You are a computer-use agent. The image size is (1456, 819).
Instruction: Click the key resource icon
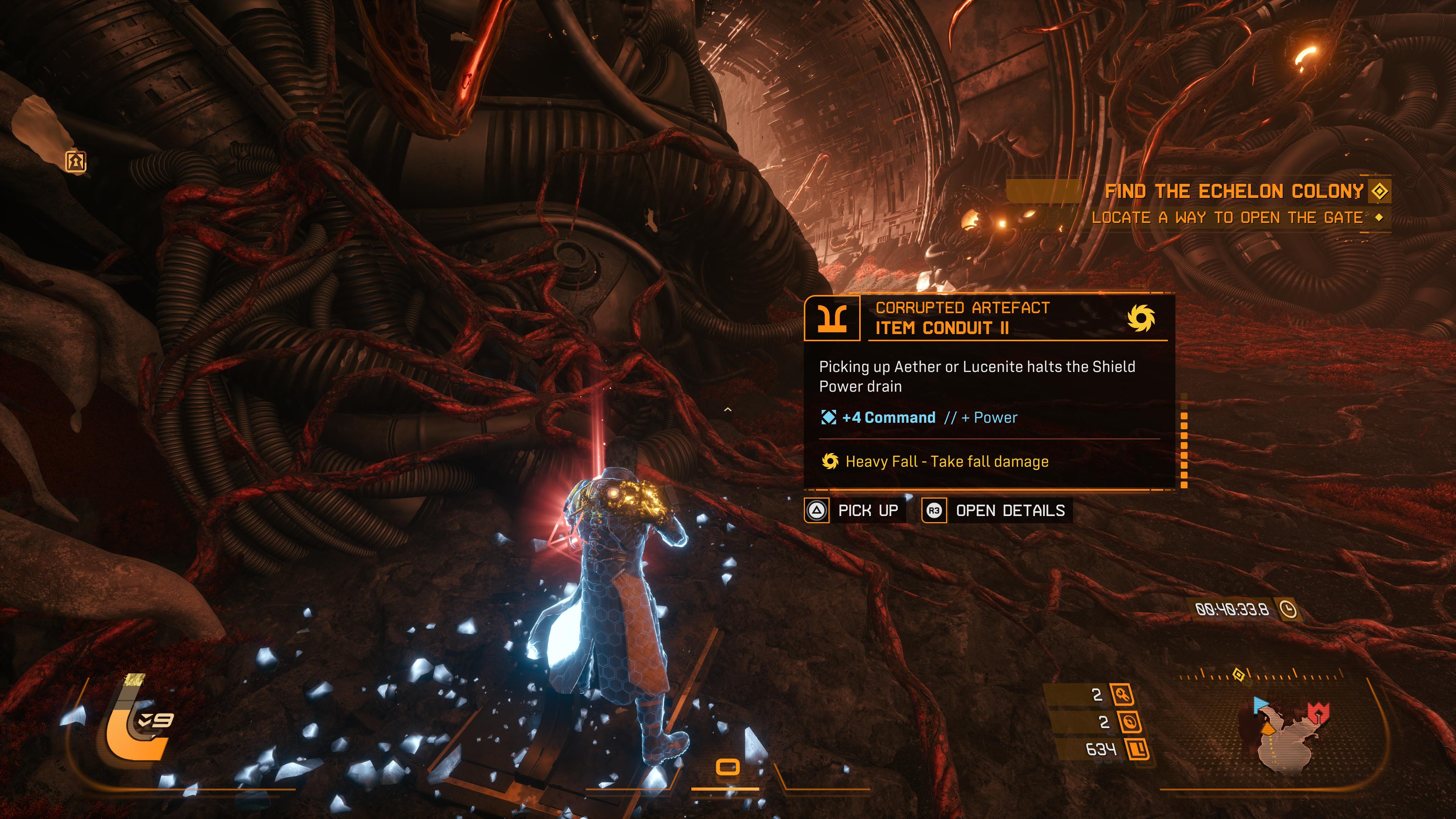1122,694
